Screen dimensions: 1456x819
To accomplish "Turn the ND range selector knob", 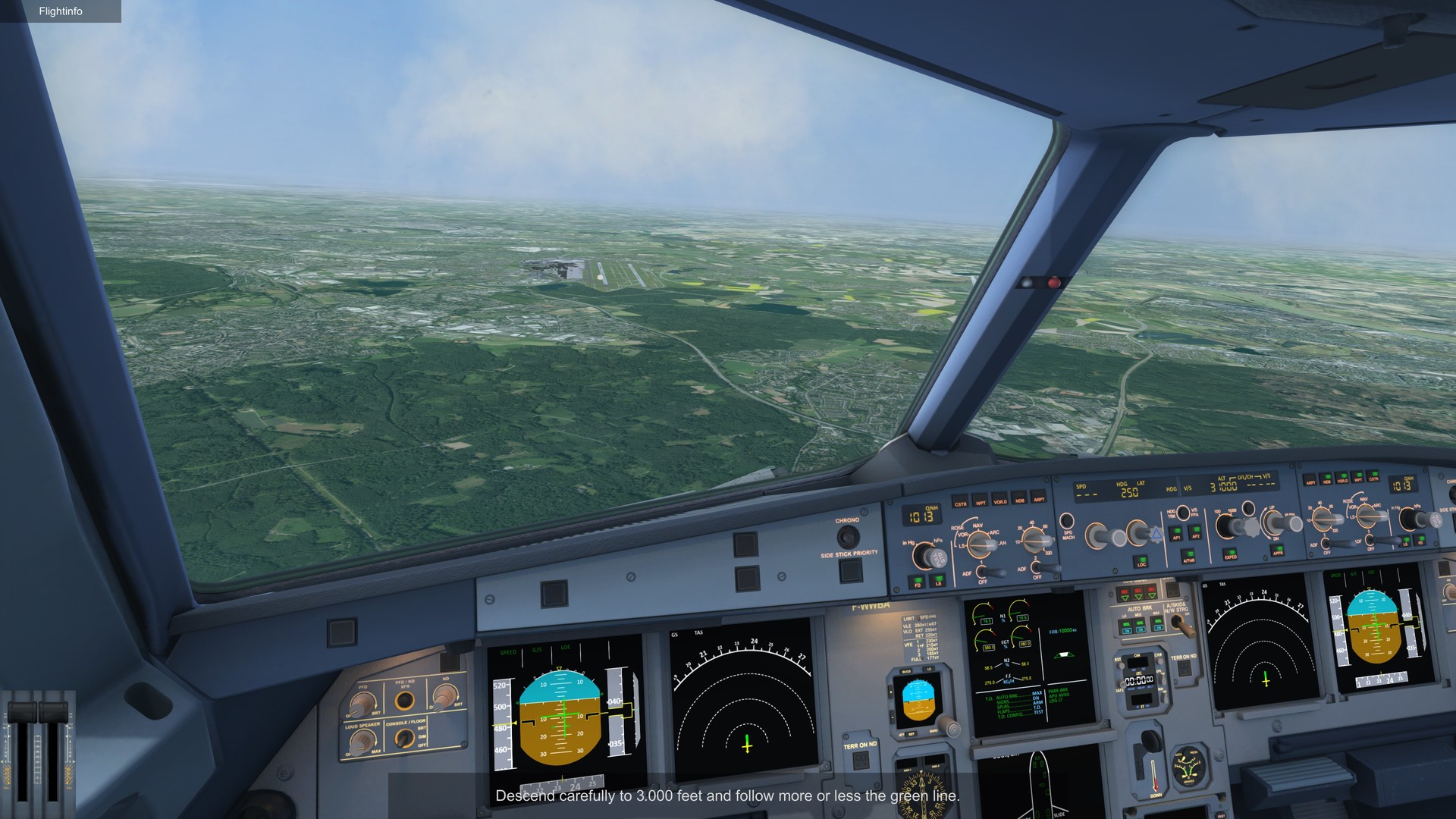I will (x=1034, y=540).
